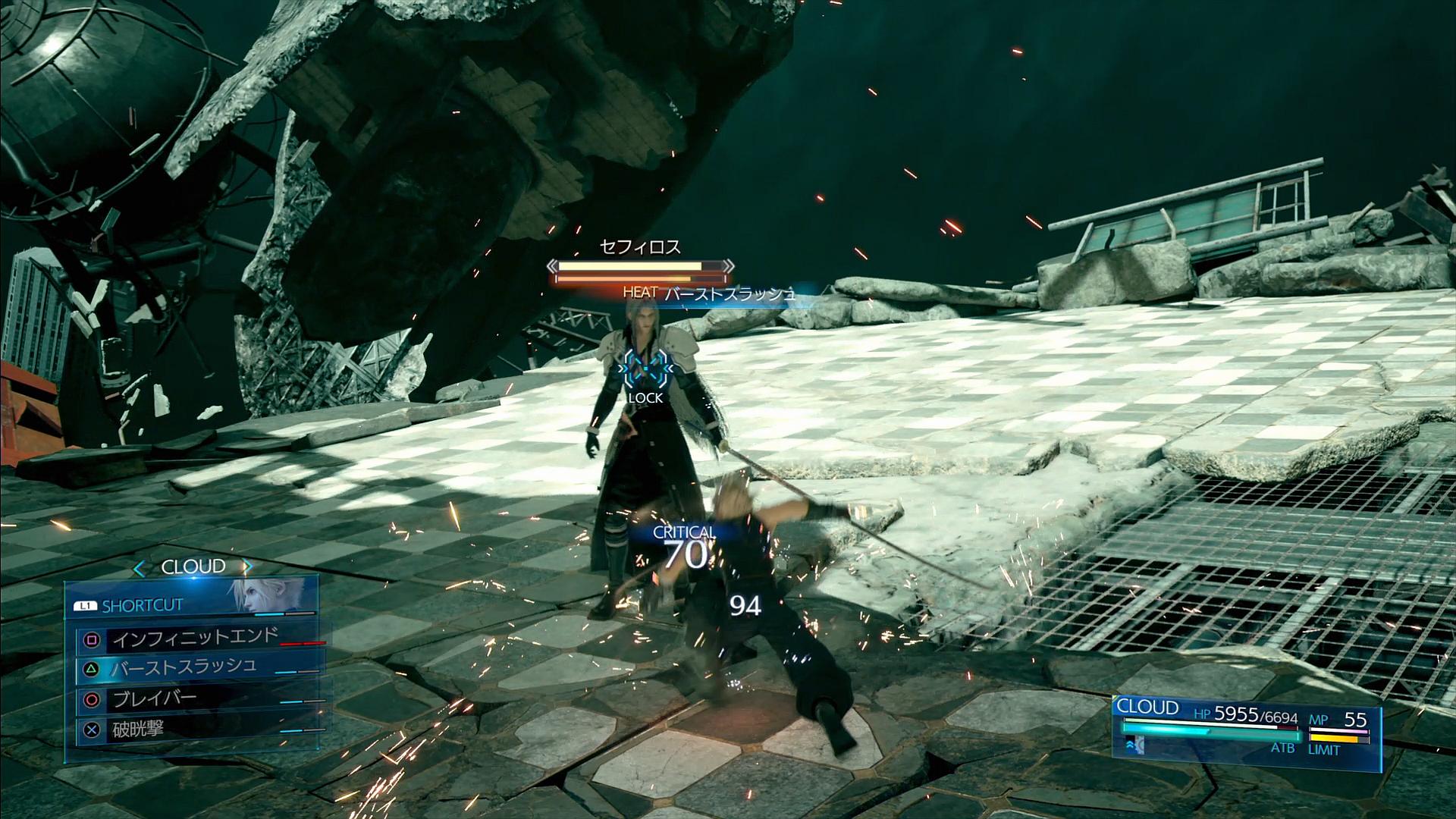
Task: Open the SHORTCUT header in the command panel
Action: tap(142, 605)
